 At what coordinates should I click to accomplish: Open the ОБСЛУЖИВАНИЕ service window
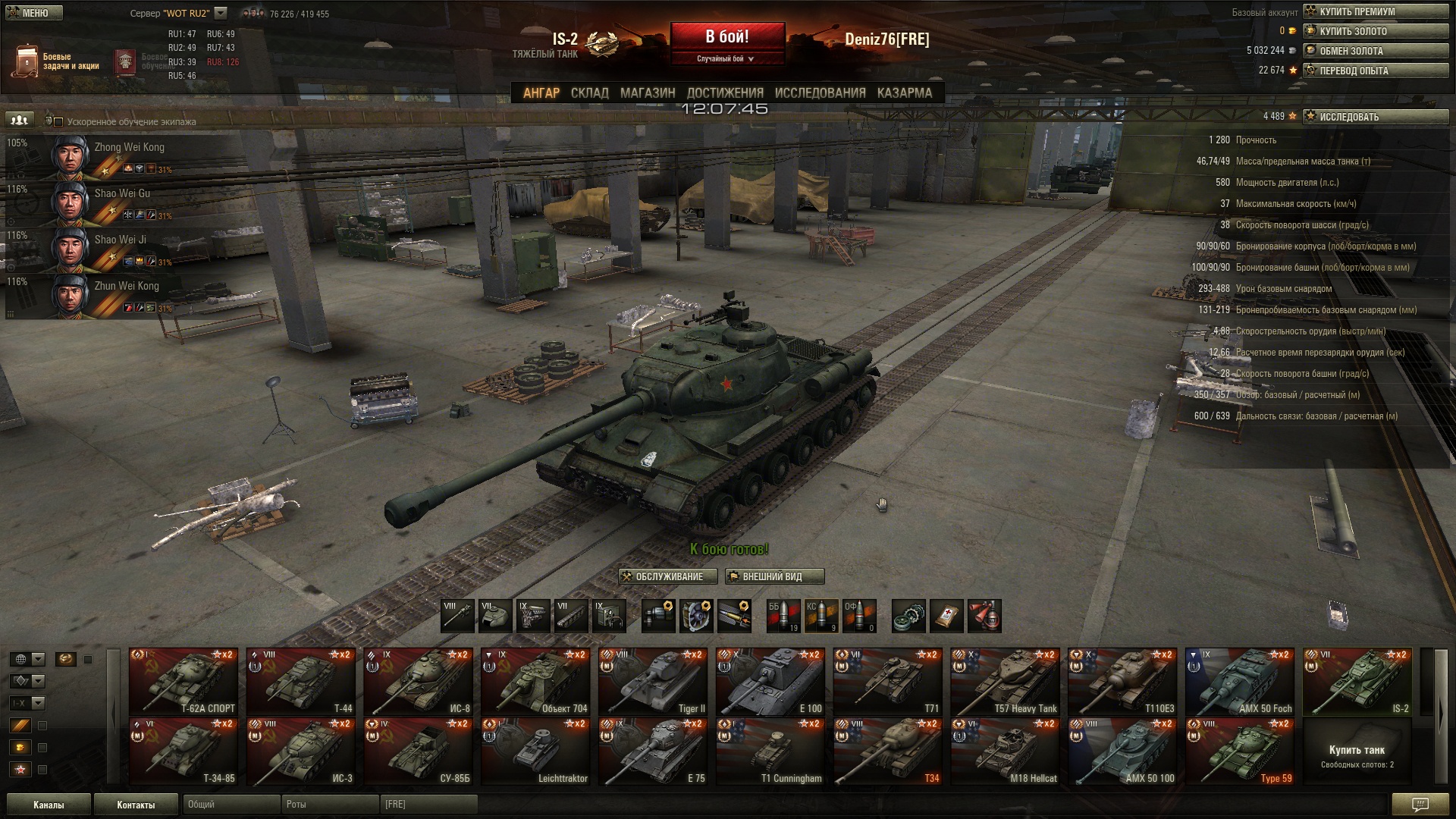tap(668, 576)
